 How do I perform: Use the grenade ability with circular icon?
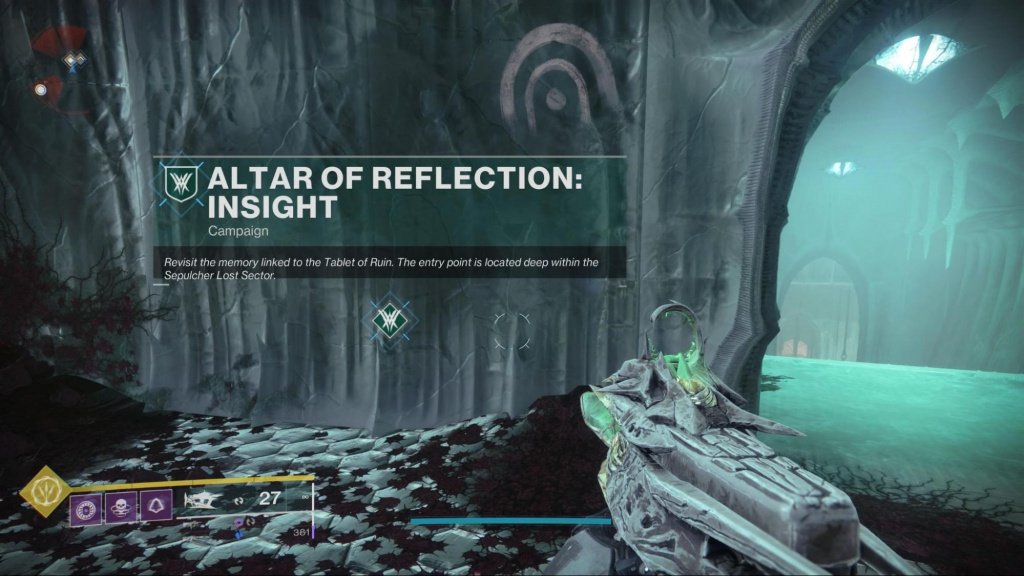[83, 507]
